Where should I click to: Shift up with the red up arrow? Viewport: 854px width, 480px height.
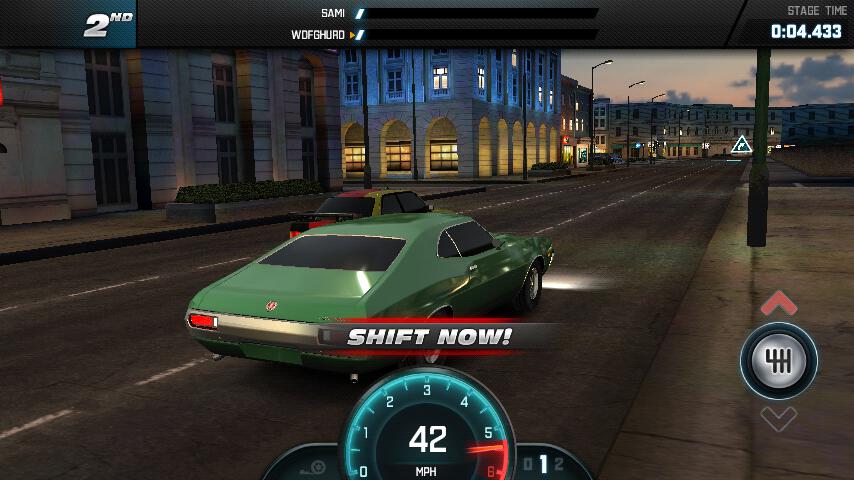tap(779, 303)
